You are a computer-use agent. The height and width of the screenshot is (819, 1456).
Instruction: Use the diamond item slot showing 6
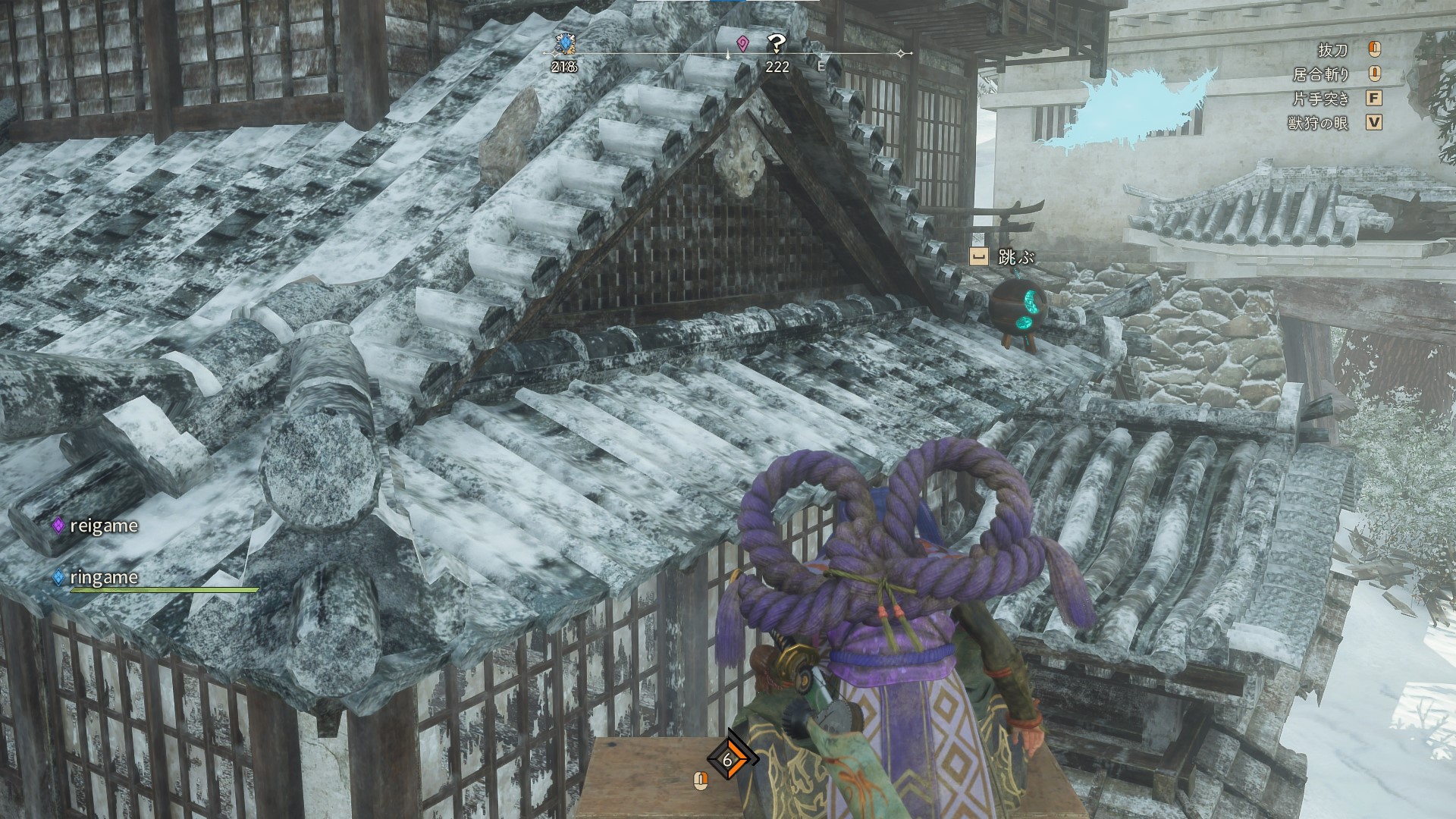[x=728, y=760]
